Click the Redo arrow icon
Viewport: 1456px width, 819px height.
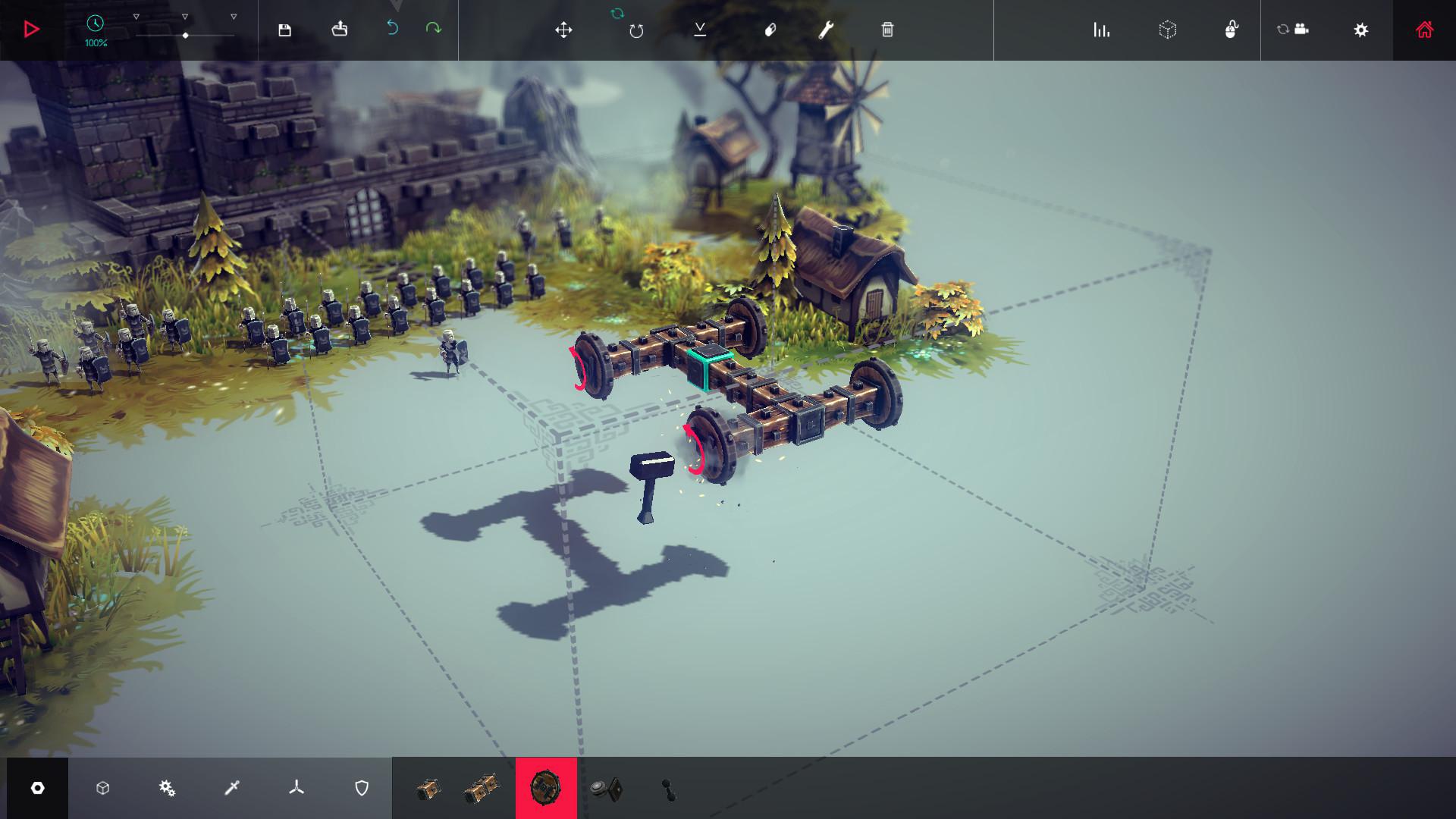tap(432, 27)
